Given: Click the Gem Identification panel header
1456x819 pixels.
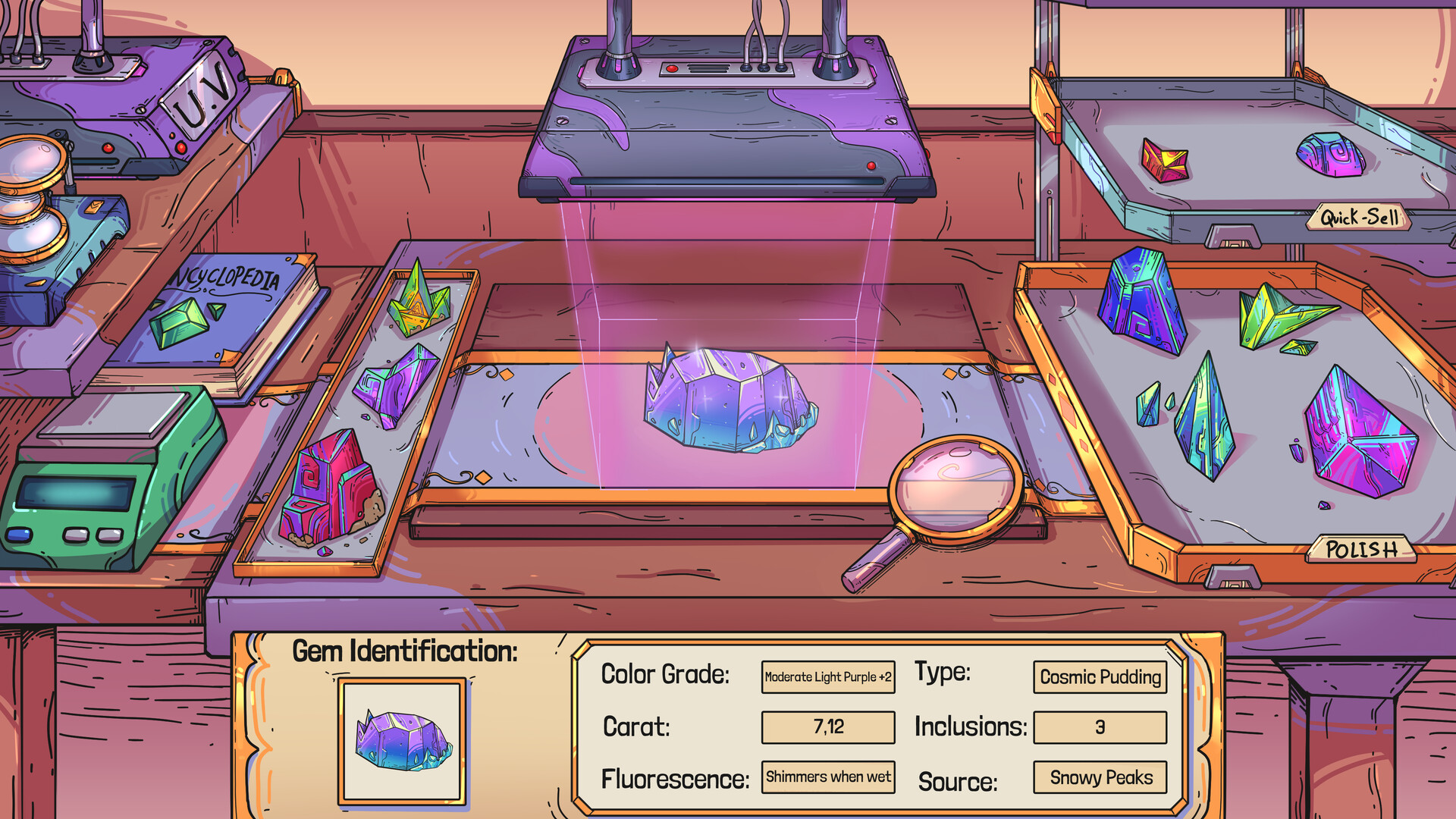Looking at the screenshot, I should (x=407, y=651).
